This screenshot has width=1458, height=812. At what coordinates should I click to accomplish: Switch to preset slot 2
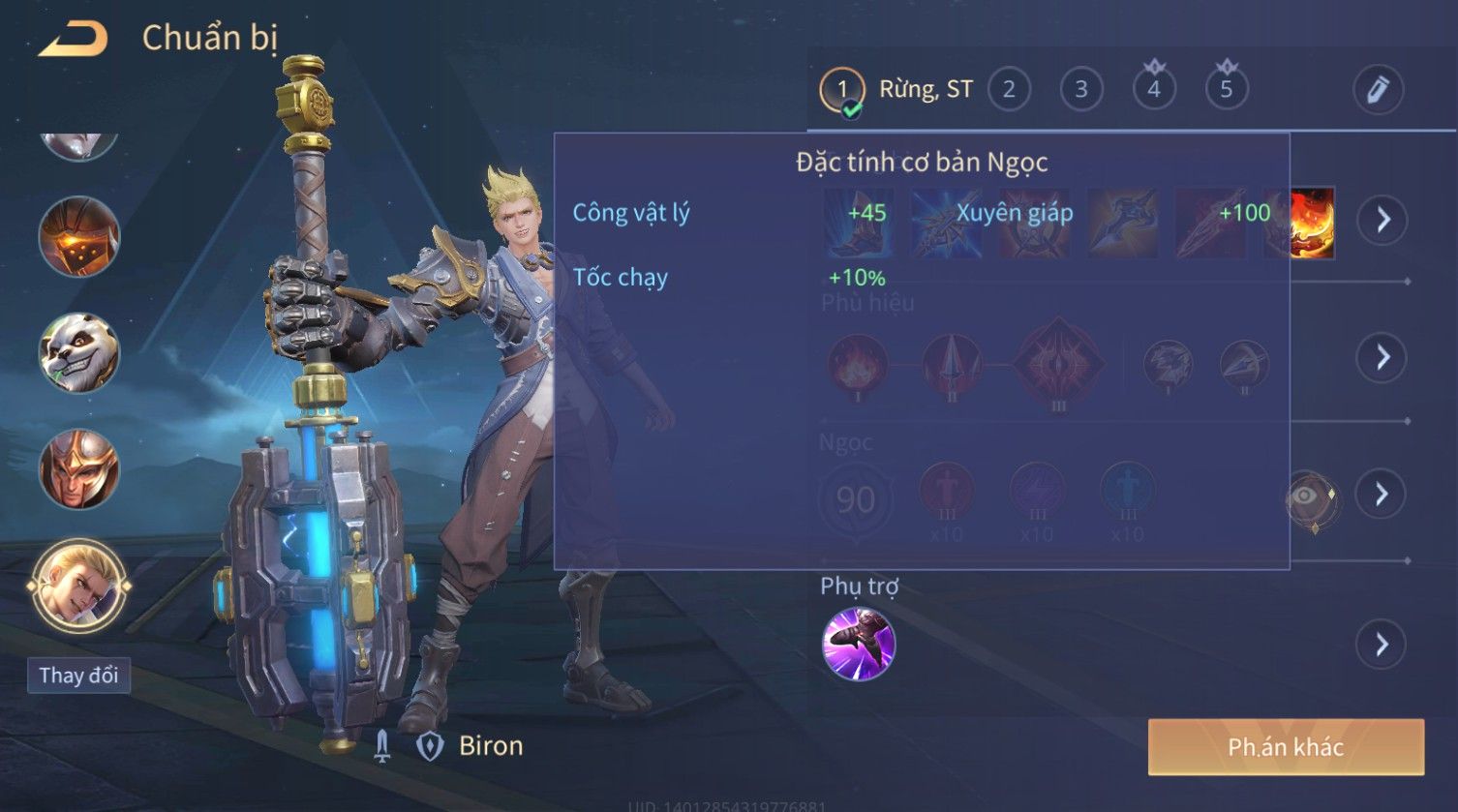click(1009, 90)
